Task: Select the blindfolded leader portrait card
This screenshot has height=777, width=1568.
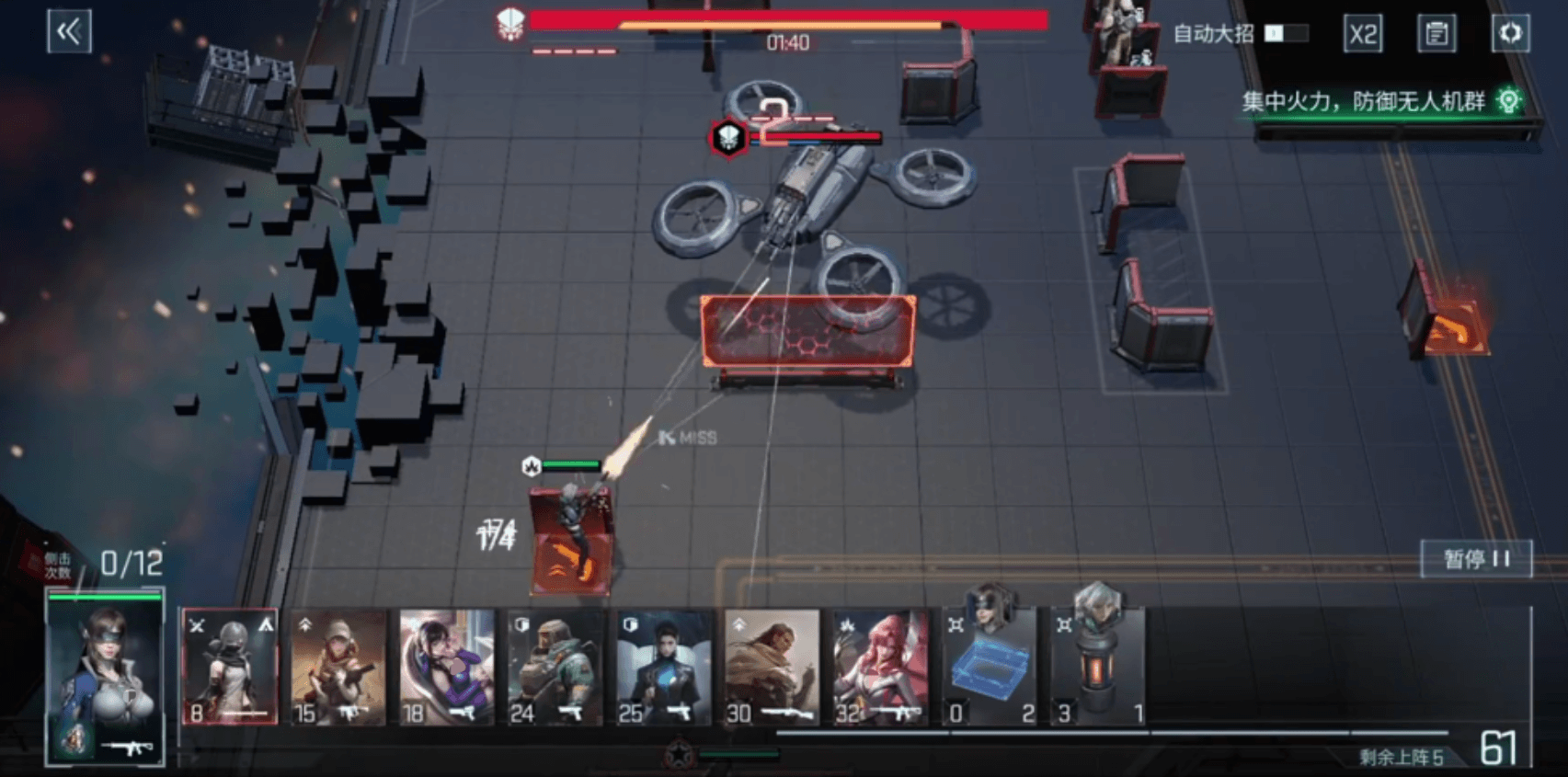Action: pos(106,679)
